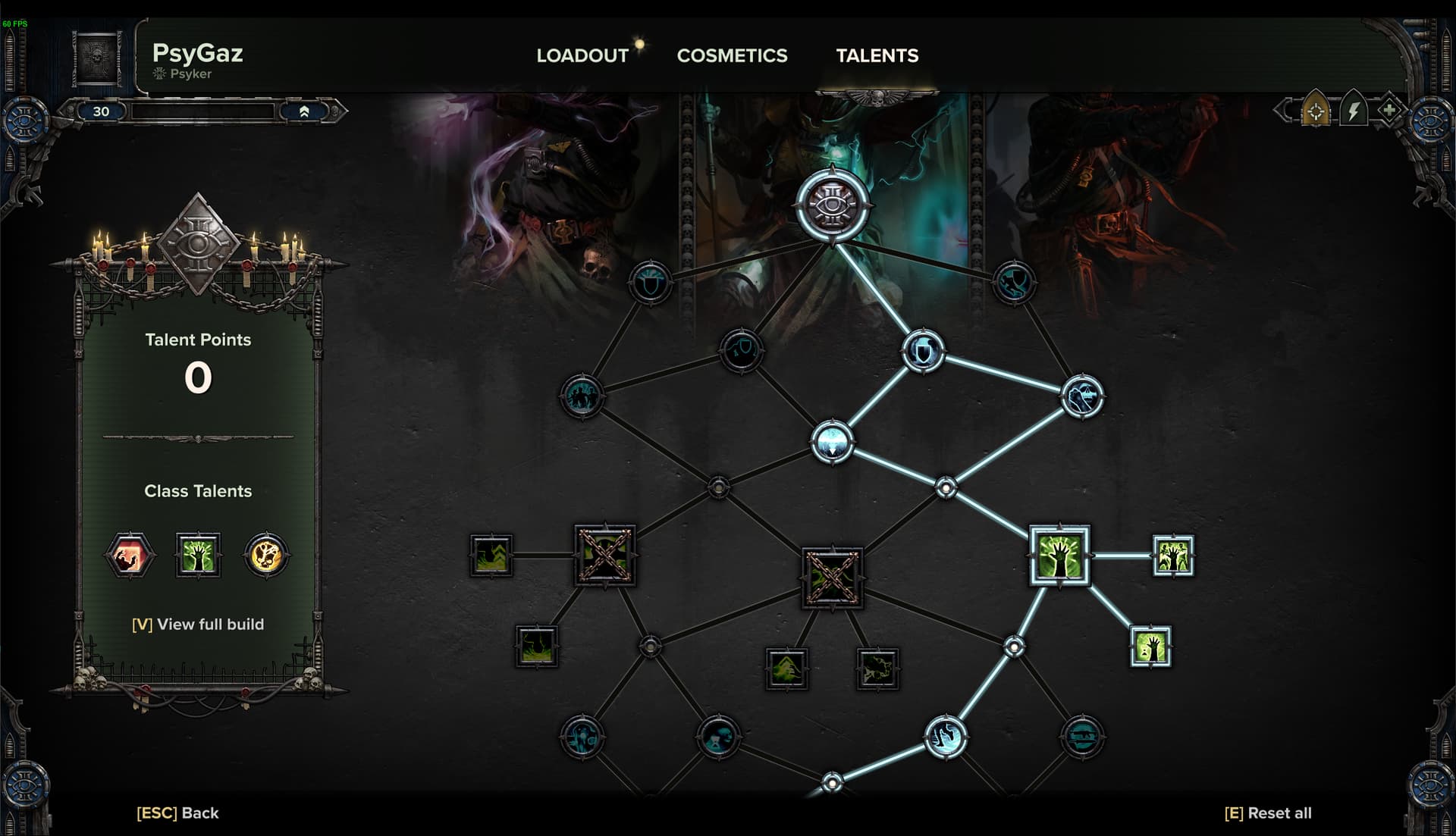View the full build summary

tap(198, 625)
